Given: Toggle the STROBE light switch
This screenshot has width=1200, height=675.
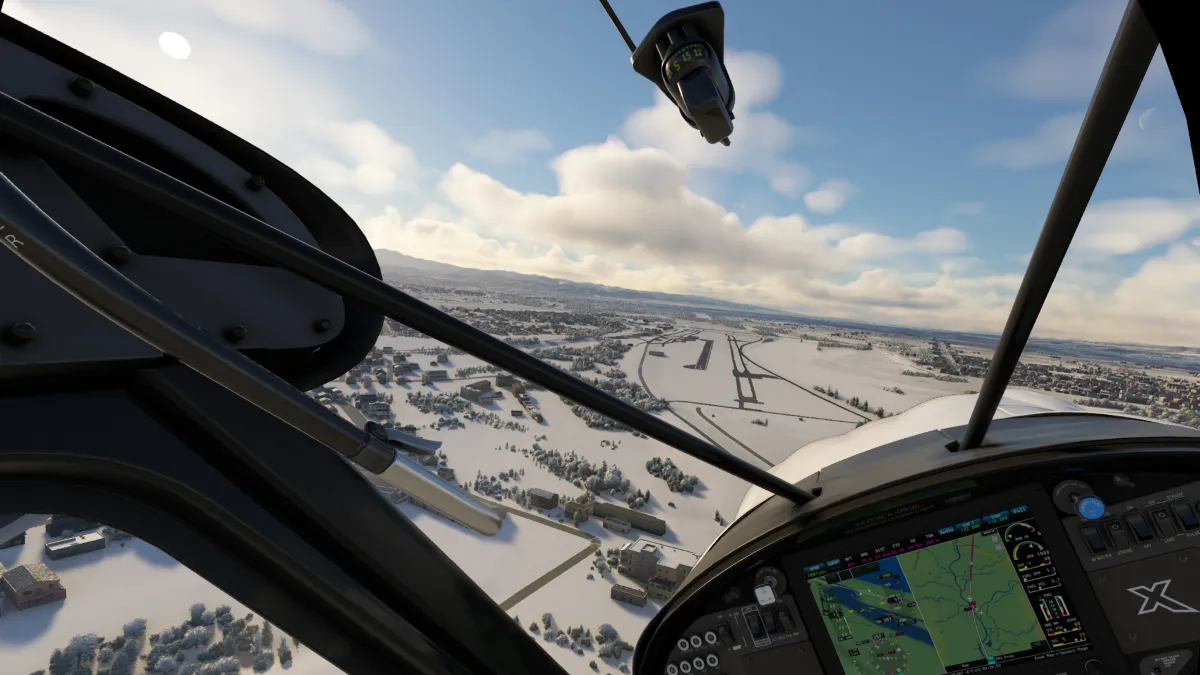Looking at the screenshot, I should 1117,533.
